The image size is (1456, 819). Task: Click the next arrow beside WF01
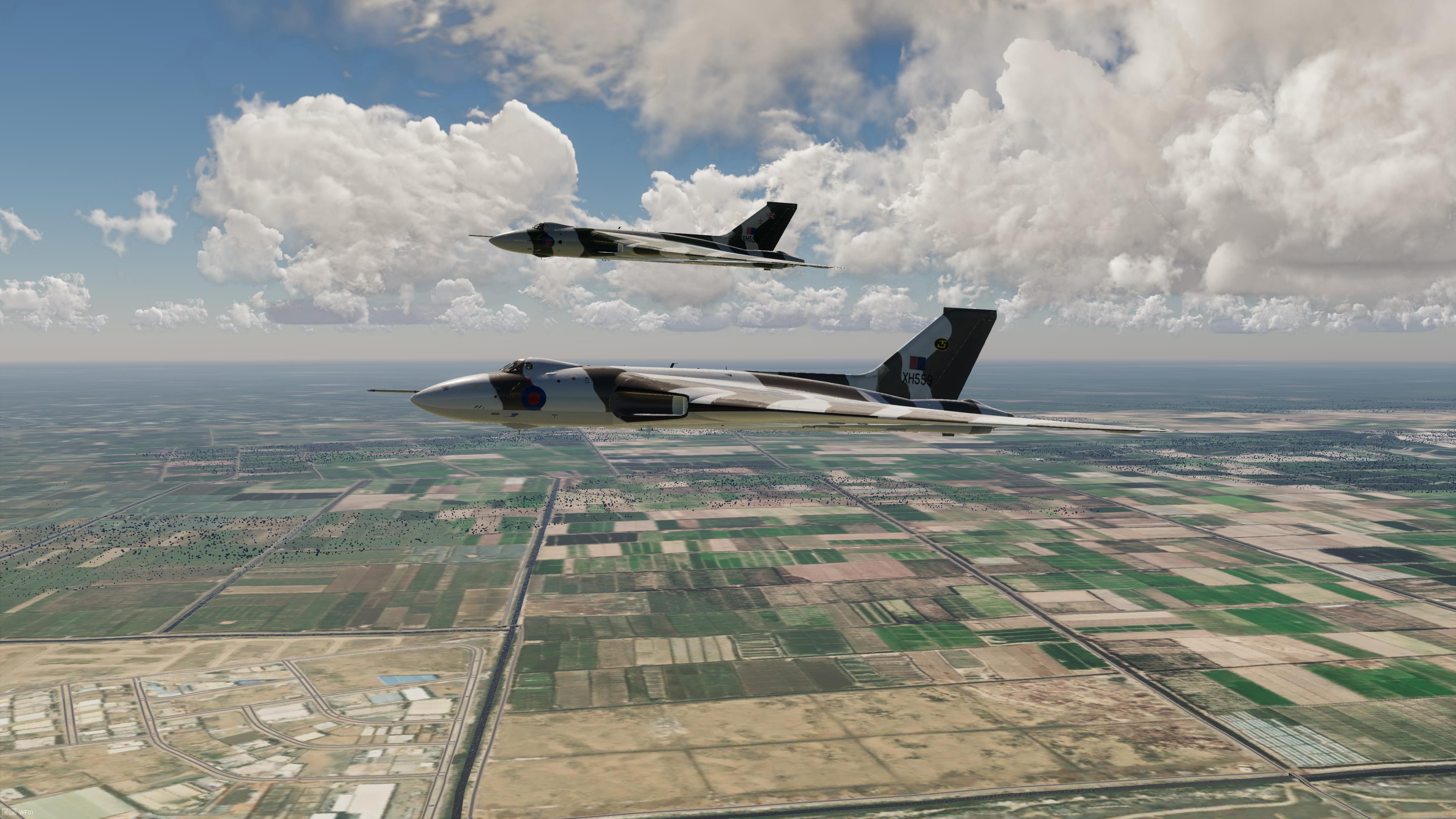click(x=13, y=813)
